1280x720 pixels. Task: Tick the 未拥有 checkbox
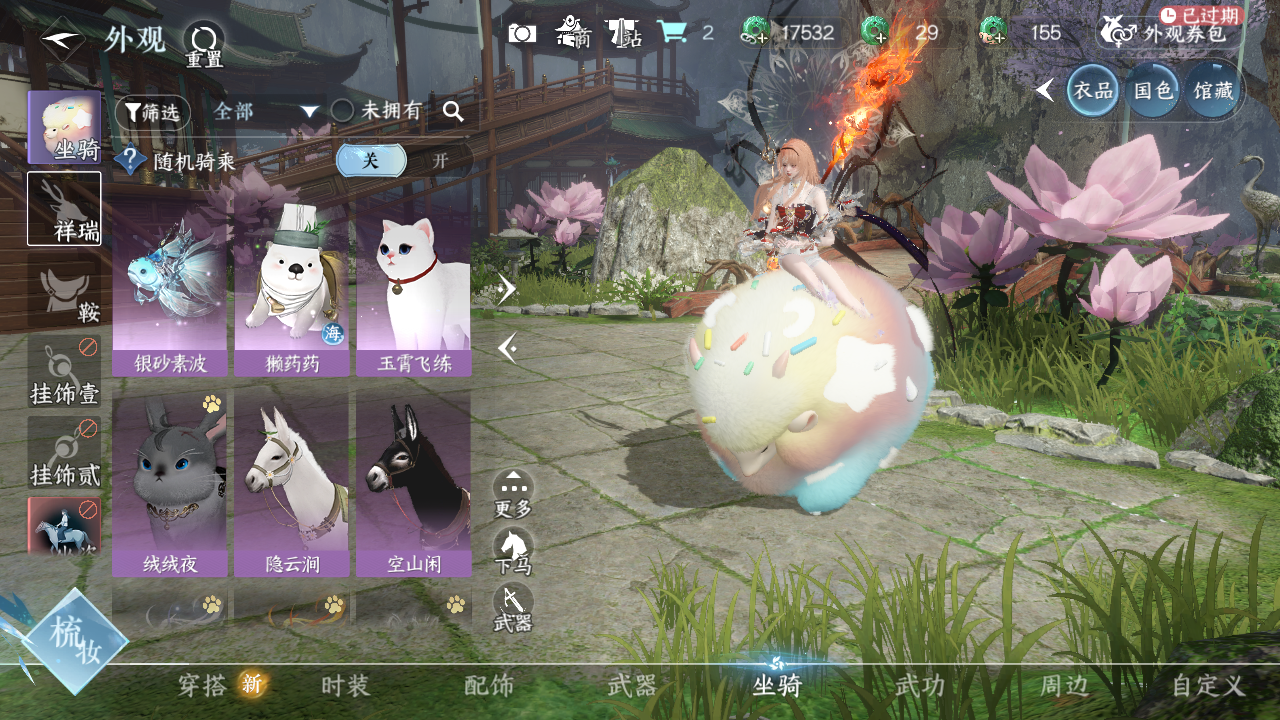(343, 111)
